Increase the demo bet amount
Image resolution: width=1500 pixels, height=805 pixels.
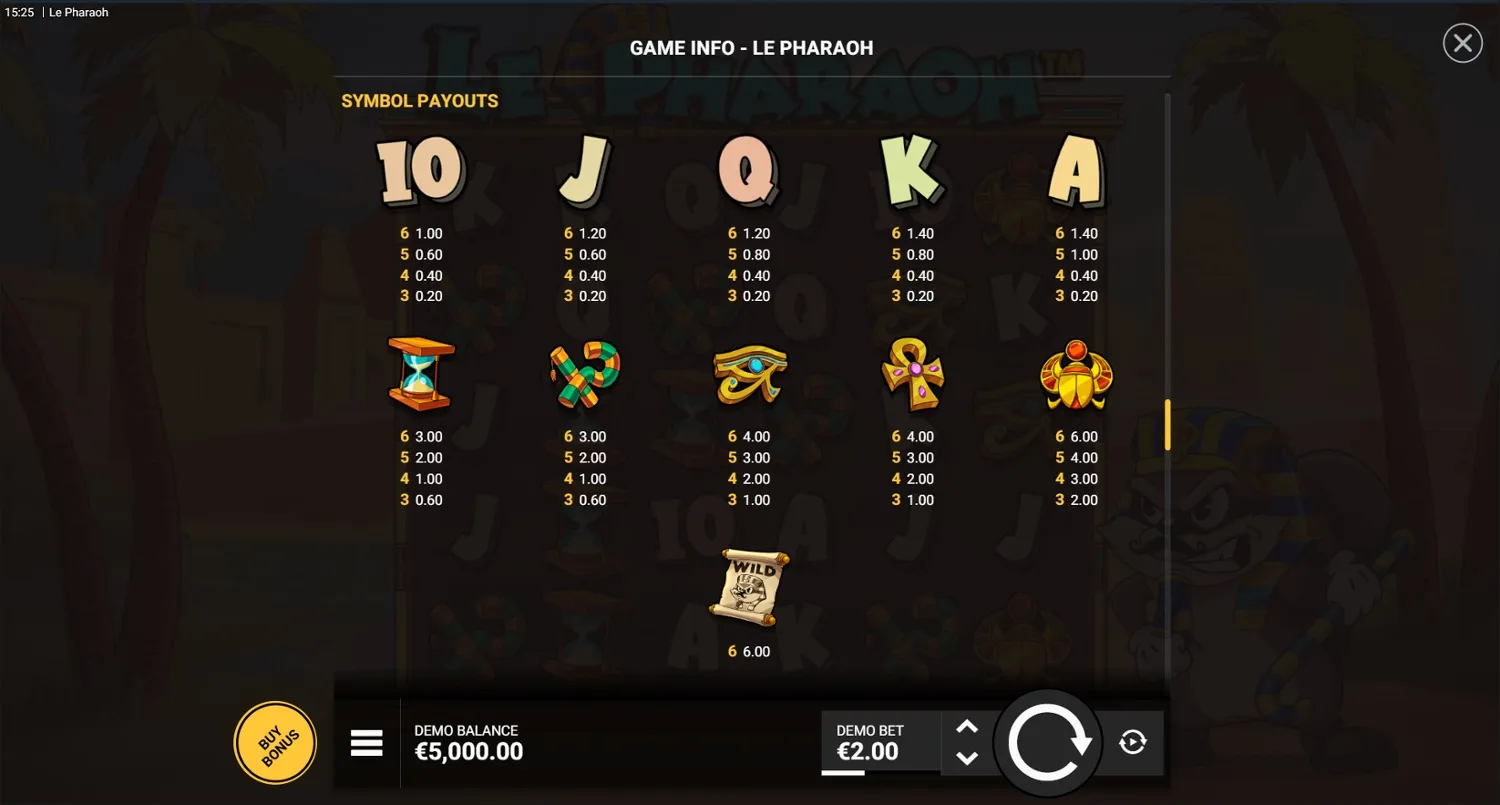(968, 728)
